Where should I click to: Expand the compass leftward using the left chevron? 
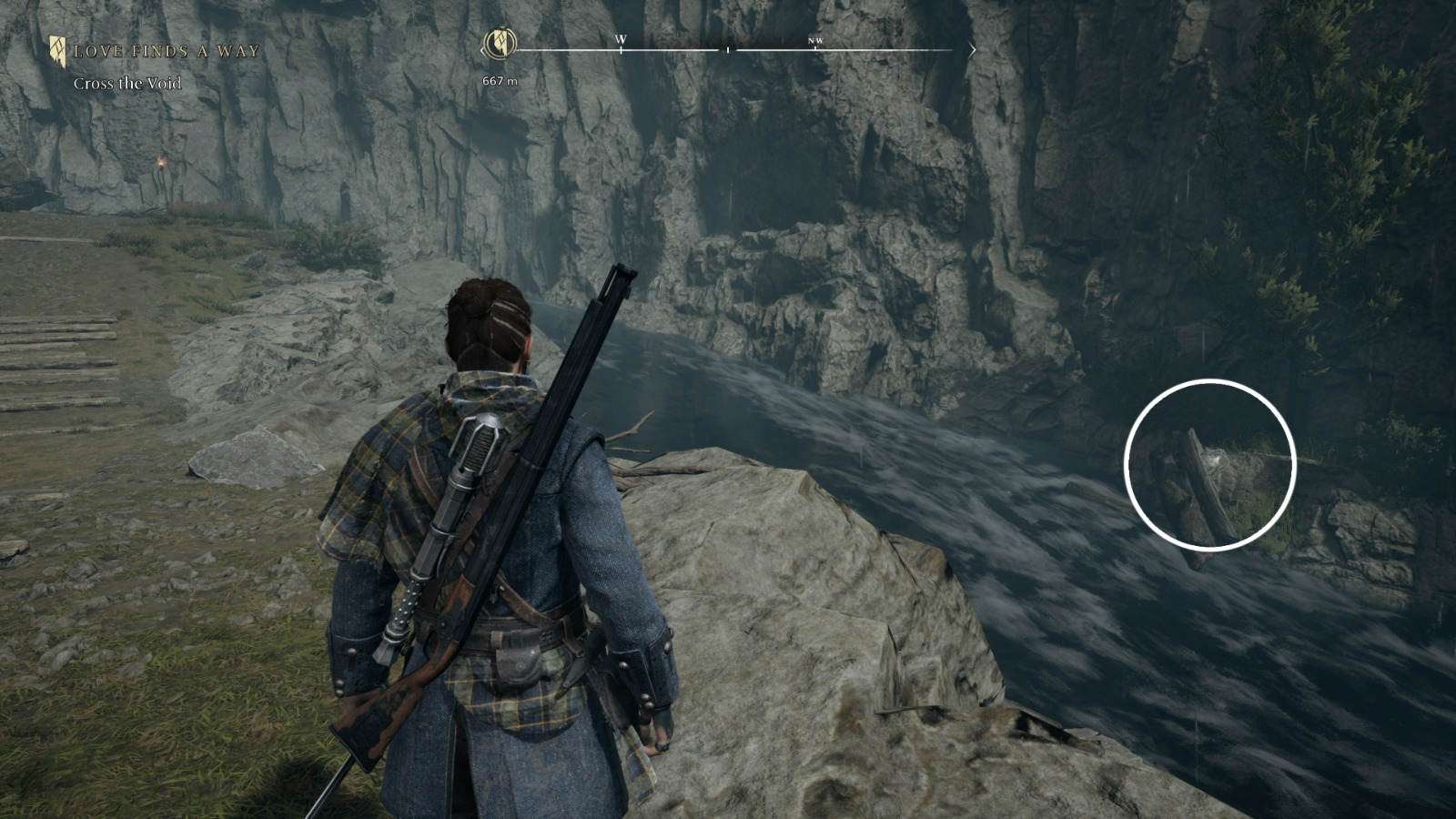(484, 52)
